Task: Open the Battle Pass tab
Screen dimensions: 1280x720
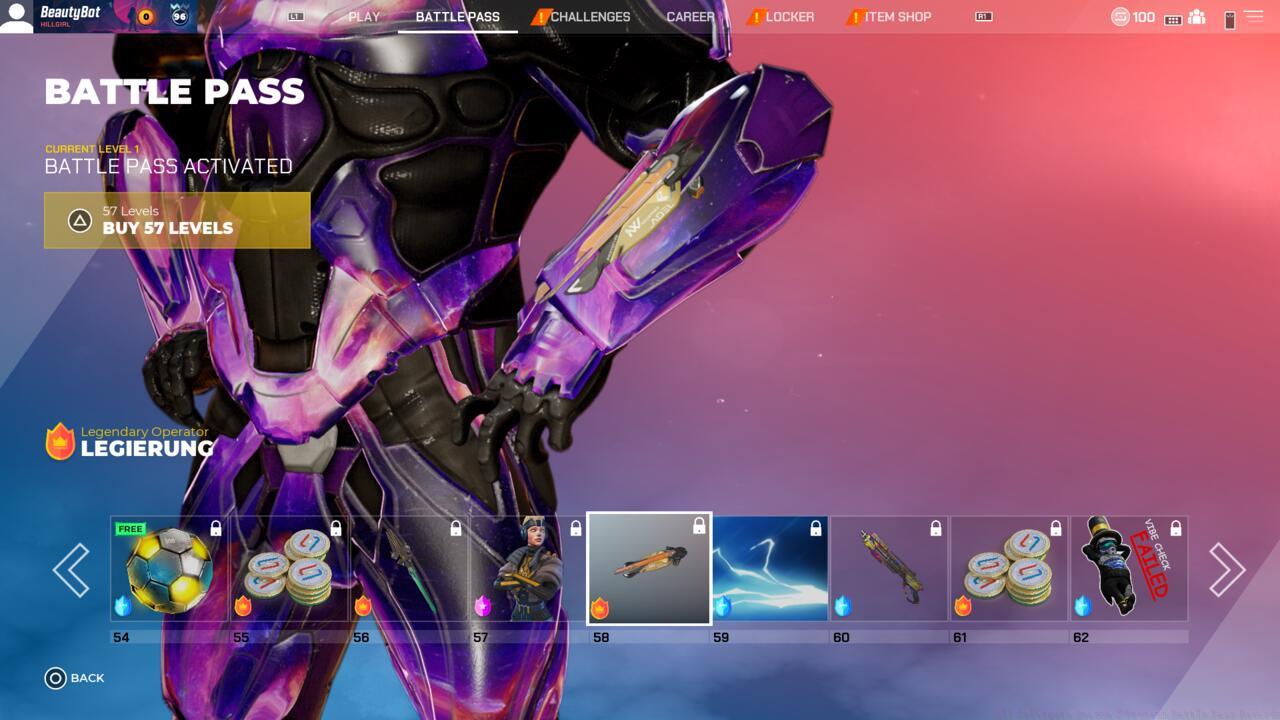Action: [x=457, y=17]
